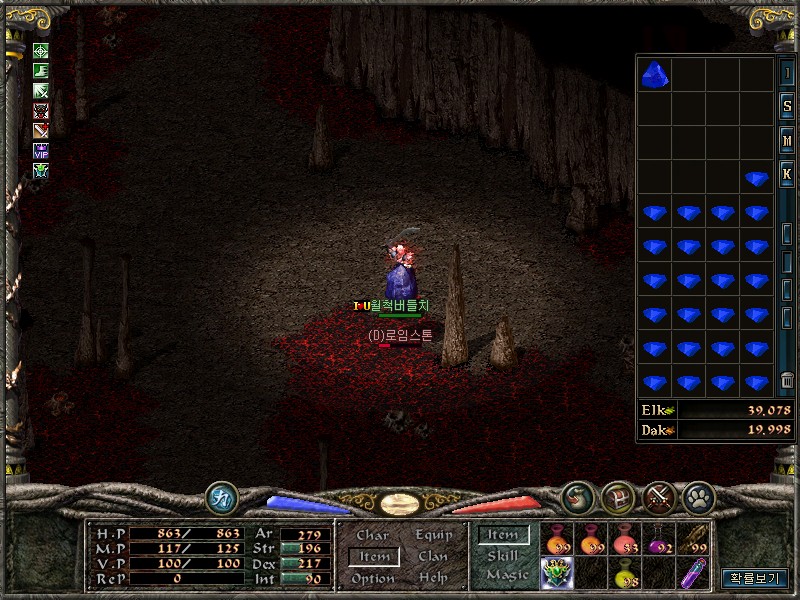The image size is (800, 600).
Task: Use the purple potion in the quickbar
Action: tap(657, 541)
